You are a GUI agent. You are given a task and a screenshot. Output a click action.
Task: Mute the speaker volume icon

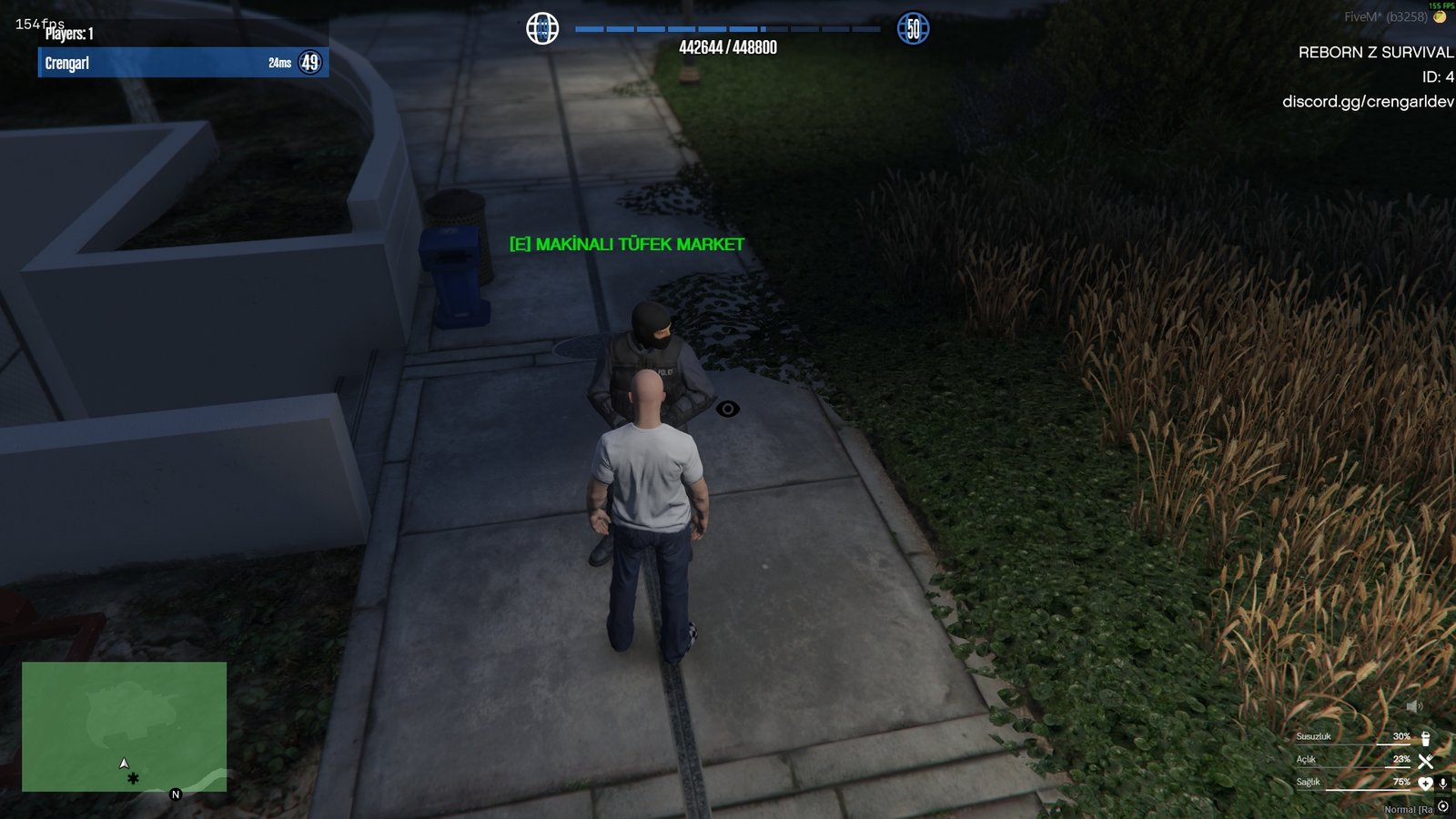point(1415,706)
